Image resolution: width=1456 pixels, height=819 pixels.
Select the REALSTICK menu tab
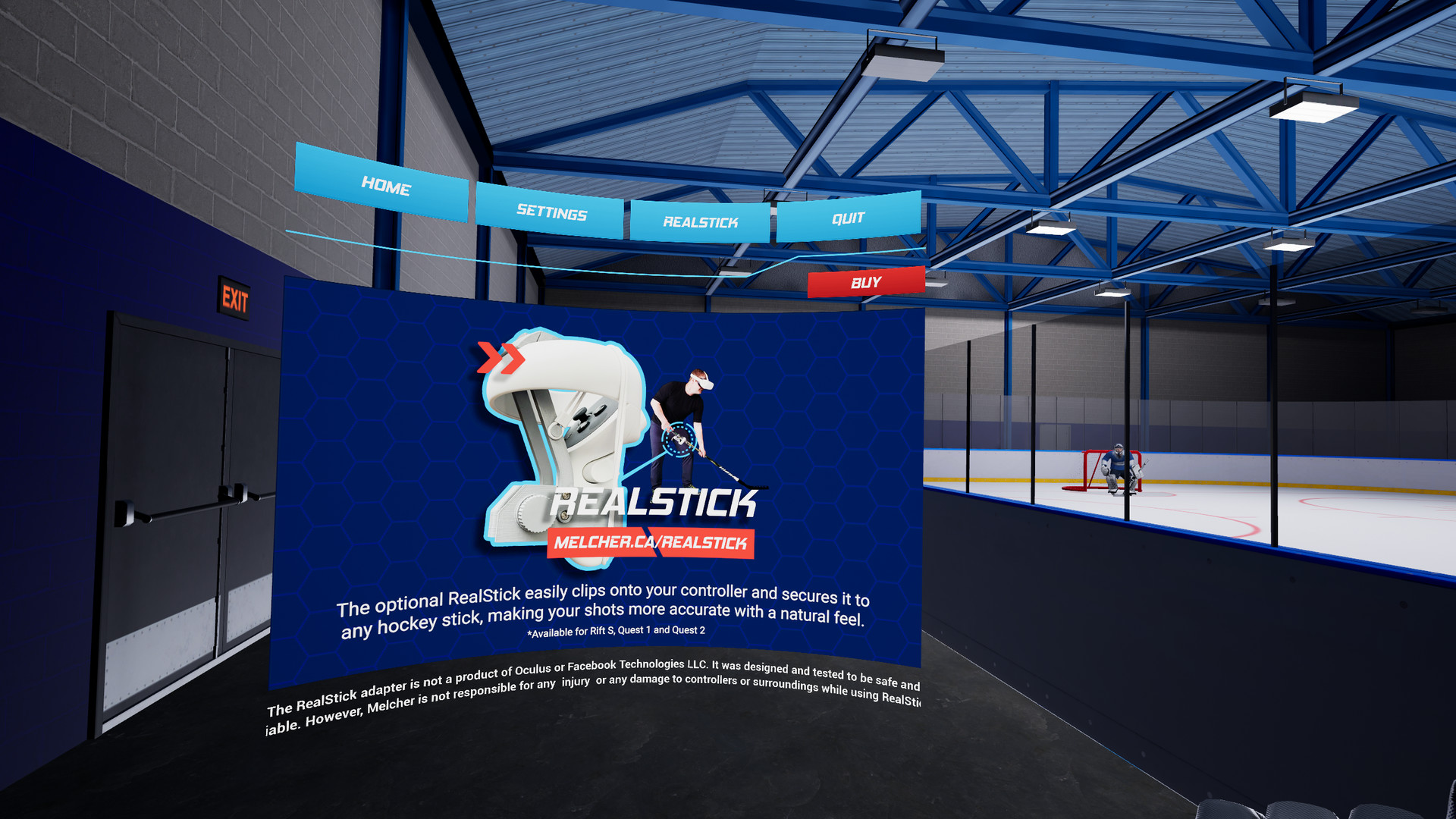tap(700, 222)
